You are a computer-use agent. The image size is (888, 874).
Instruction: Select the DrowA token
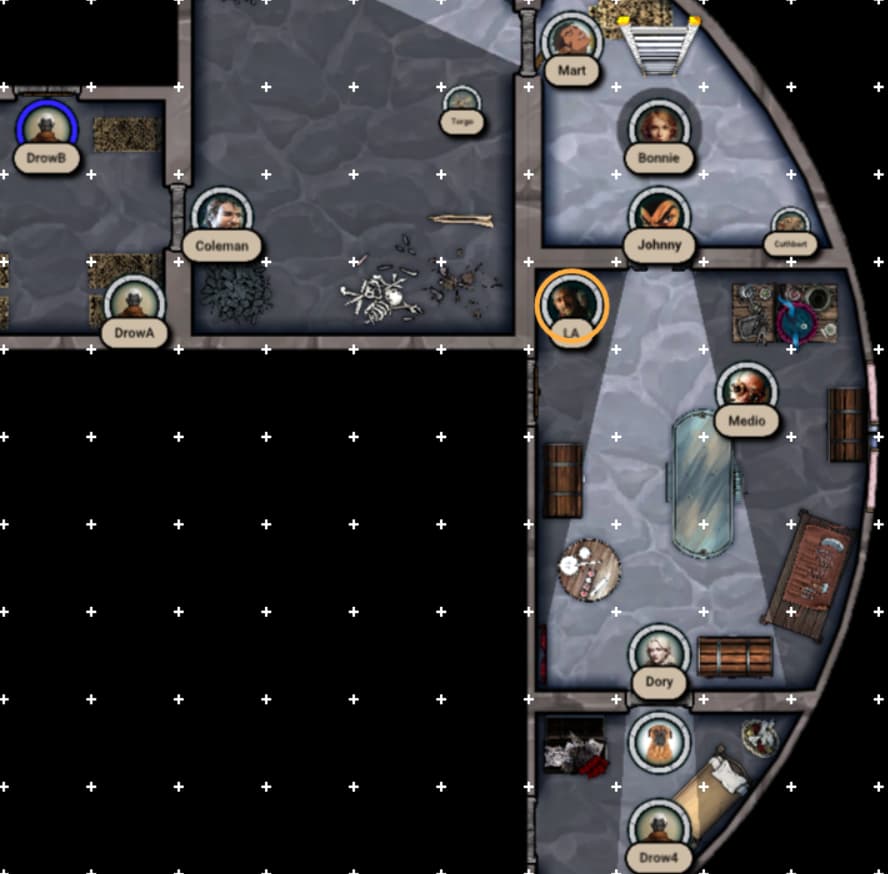tap(134, 303)
